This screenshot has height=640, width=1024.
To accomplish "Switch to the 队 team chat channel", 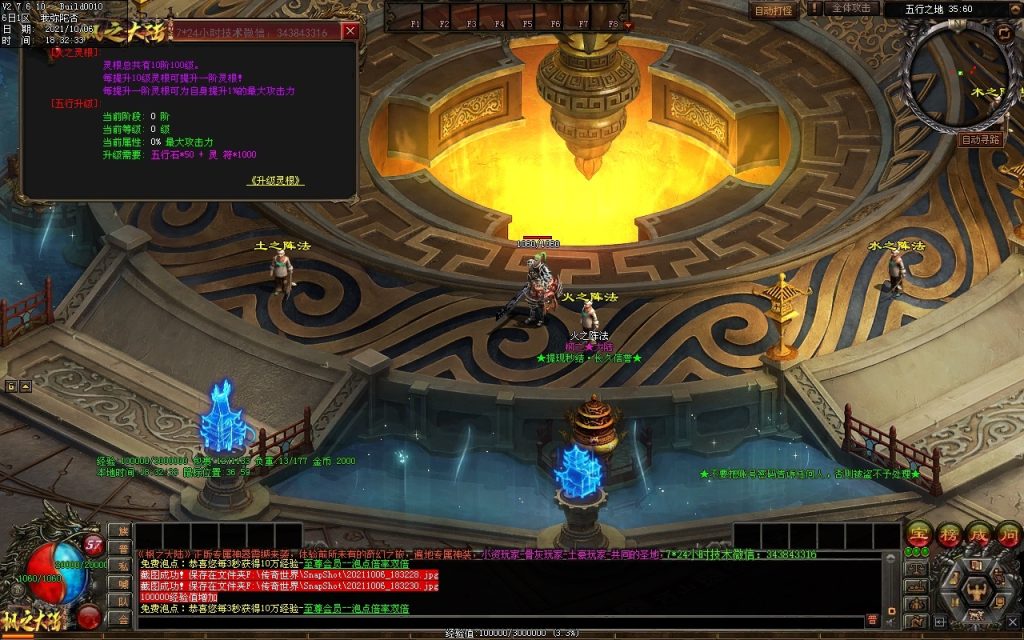I will 123,601.
